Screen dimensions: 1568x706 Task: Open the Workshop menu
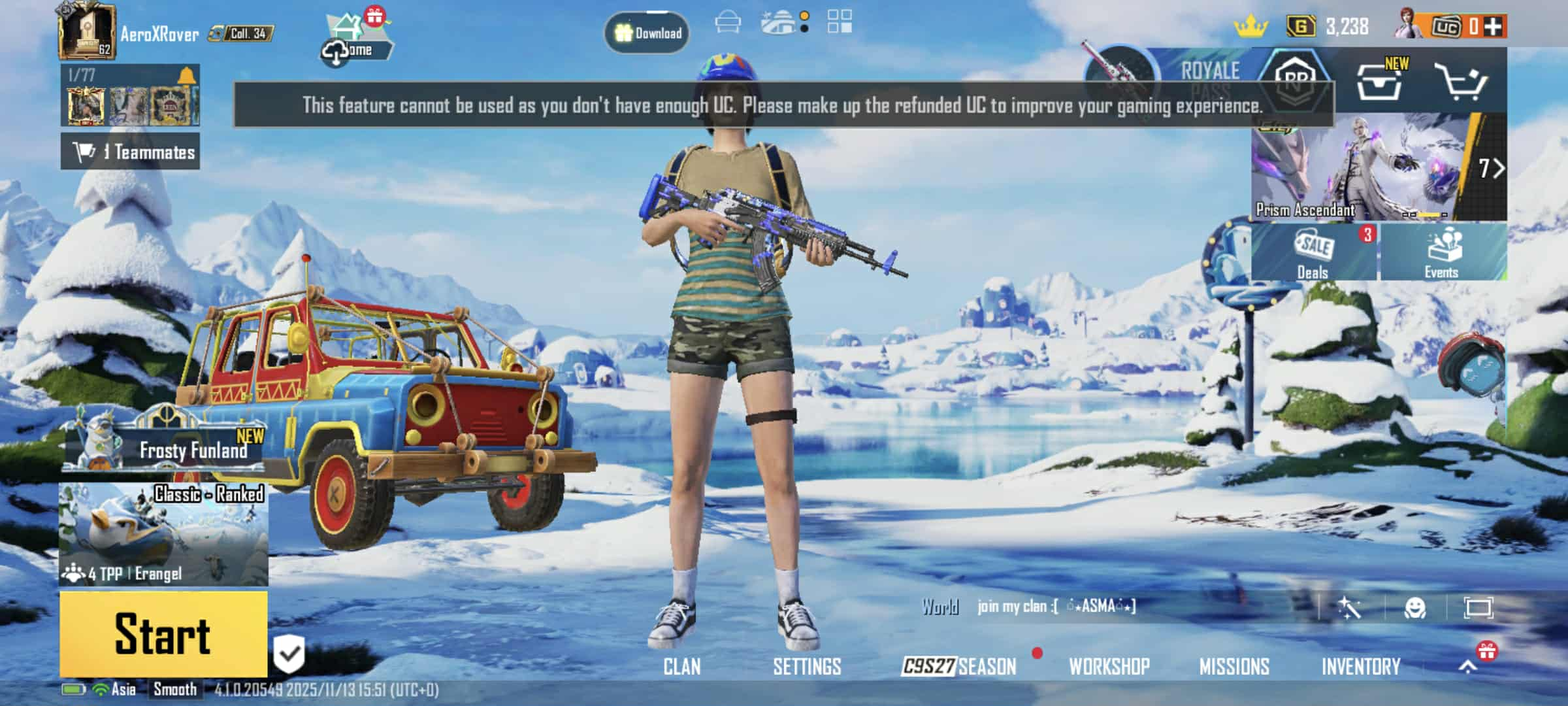(1109, 667)
